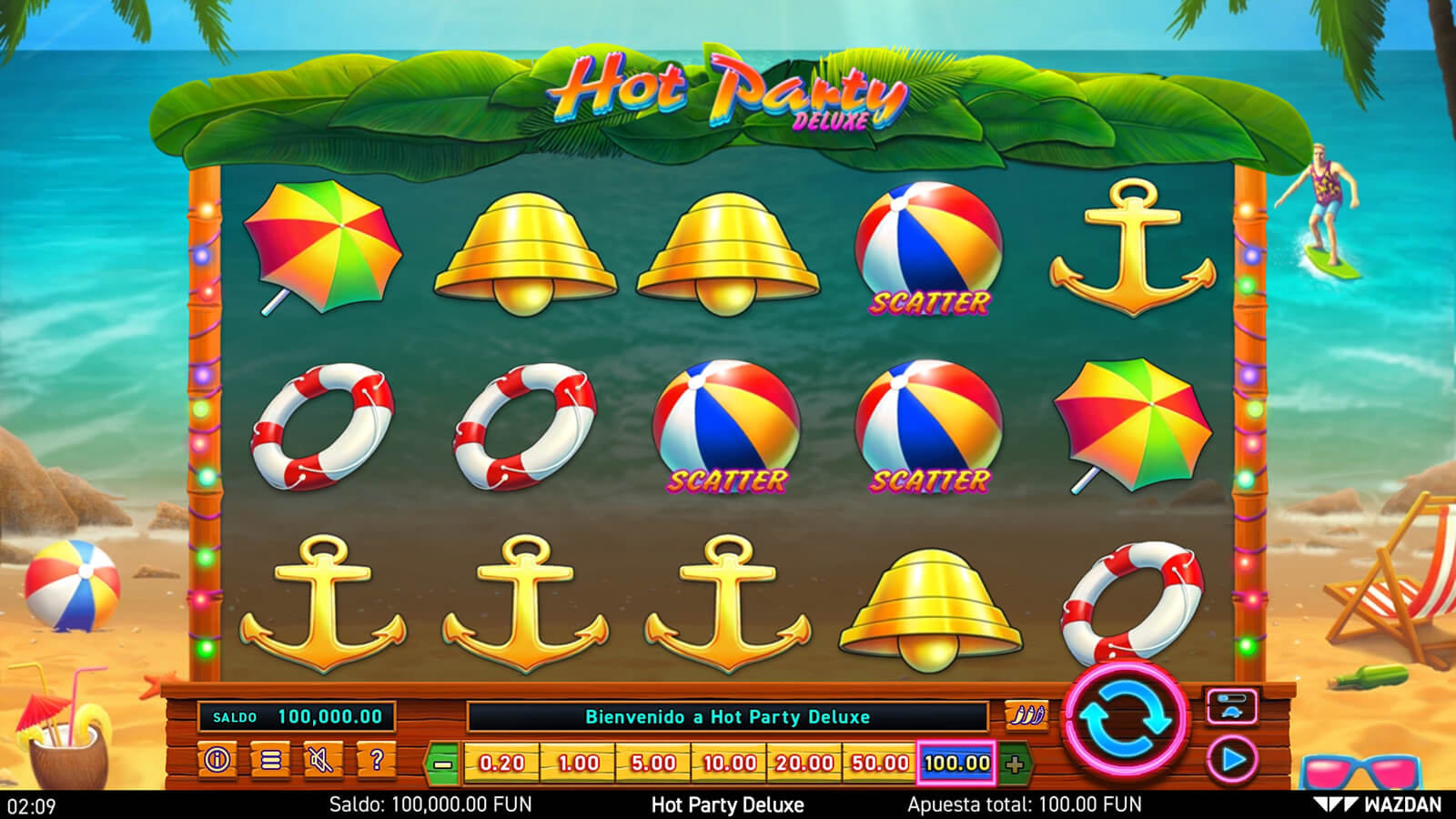Select the 50.00 bet value
1456x819 pixels.
[880, 763]
